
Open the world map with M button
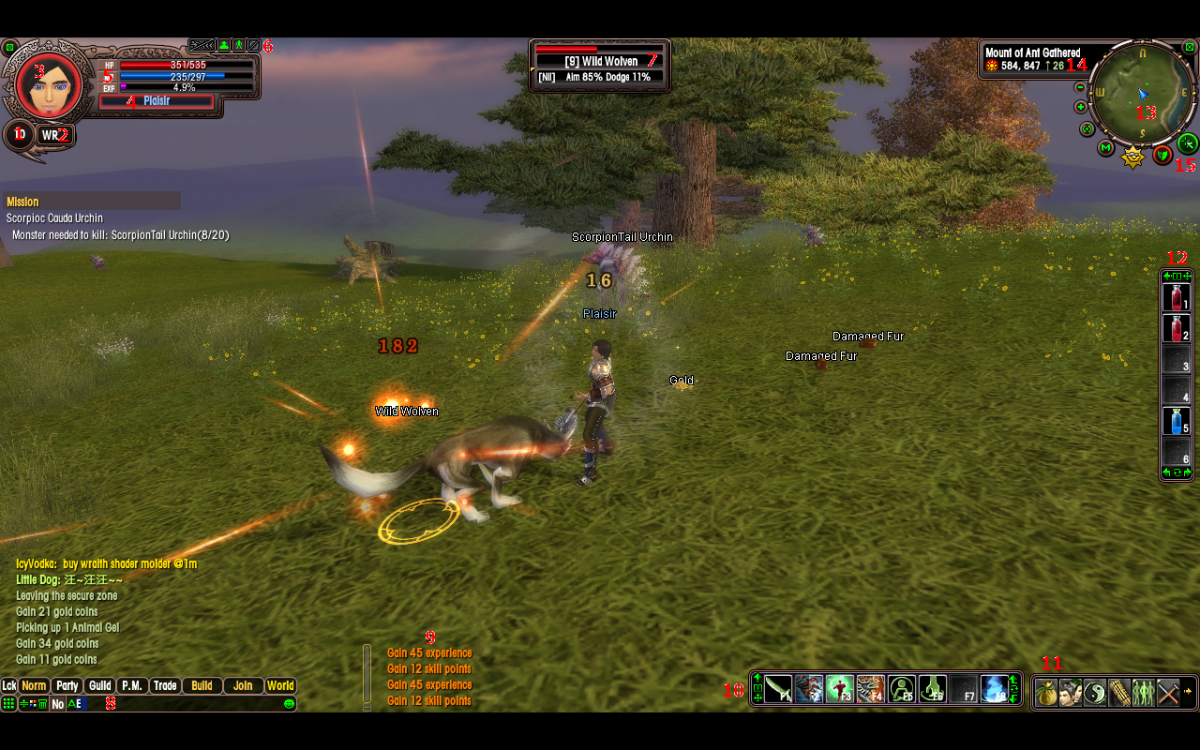1105,148
